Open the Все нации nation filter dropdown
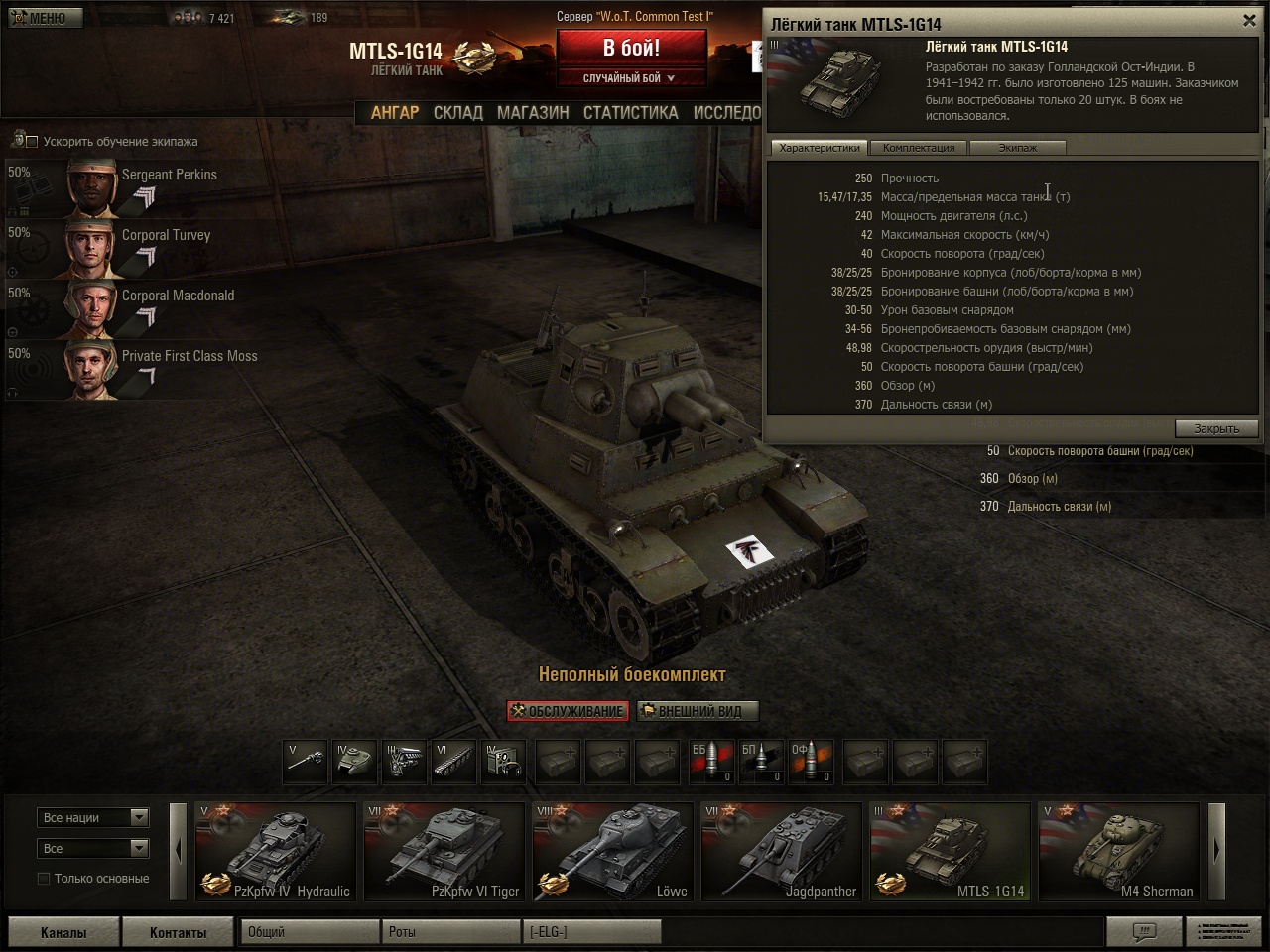Screen dimensions: 1270x952 point(93,818)
